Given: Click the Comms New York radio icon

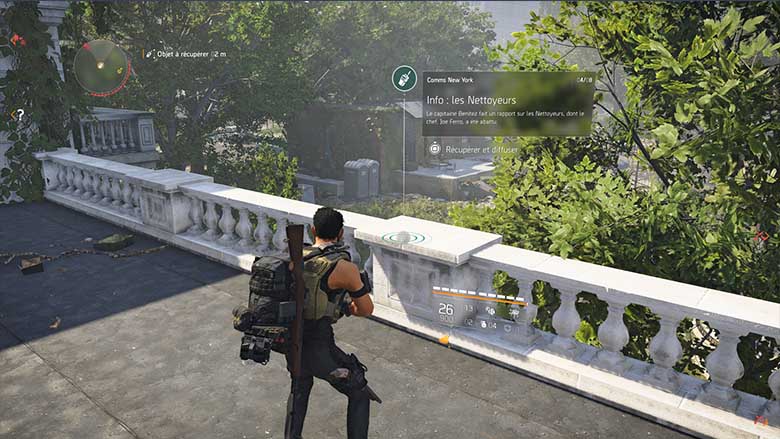Looking at the screenshot, I should 405,78.
